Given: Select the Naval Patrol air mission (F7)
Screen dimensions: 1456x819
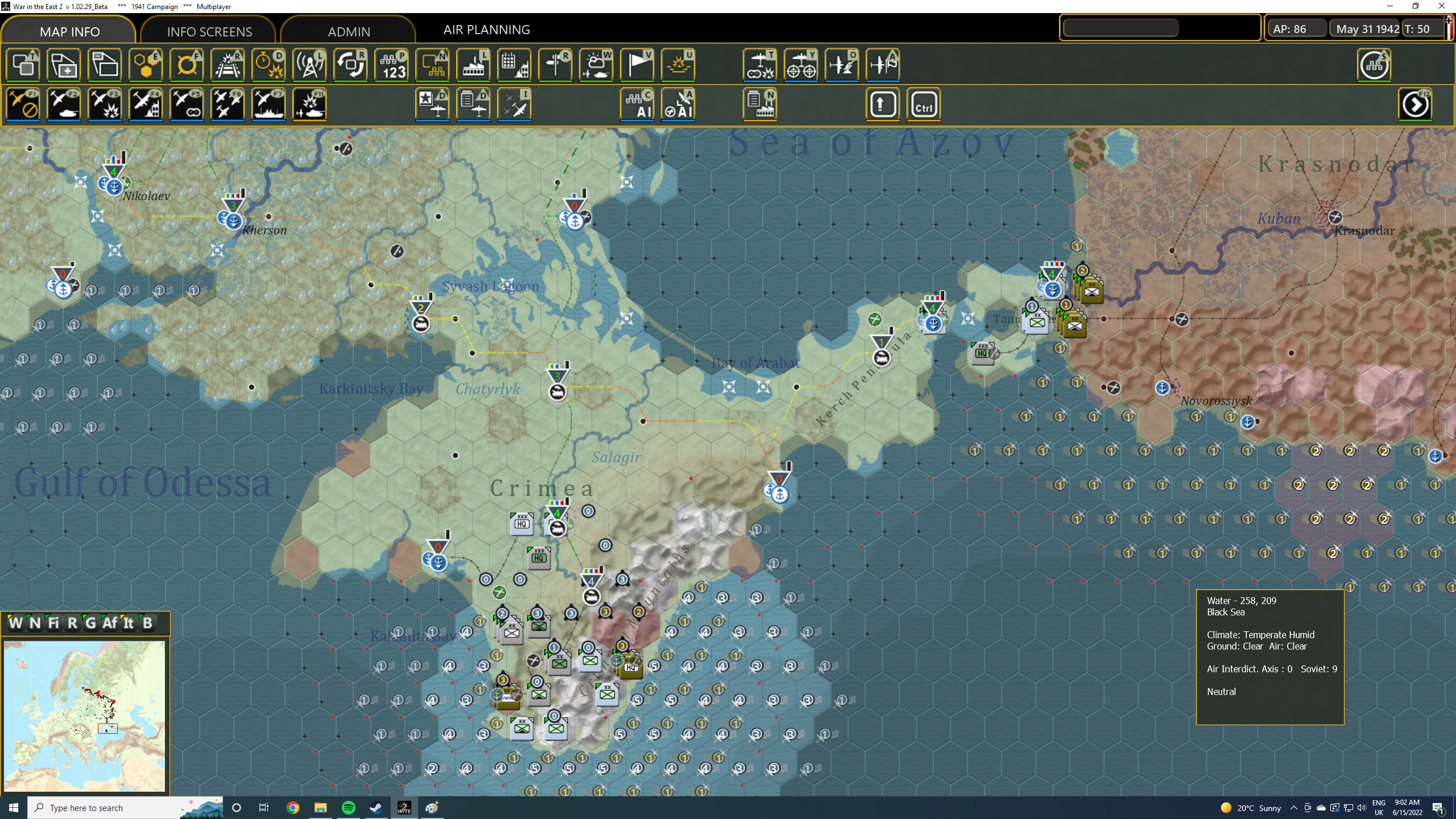Looking at the screenshot, I should point(268,104).
